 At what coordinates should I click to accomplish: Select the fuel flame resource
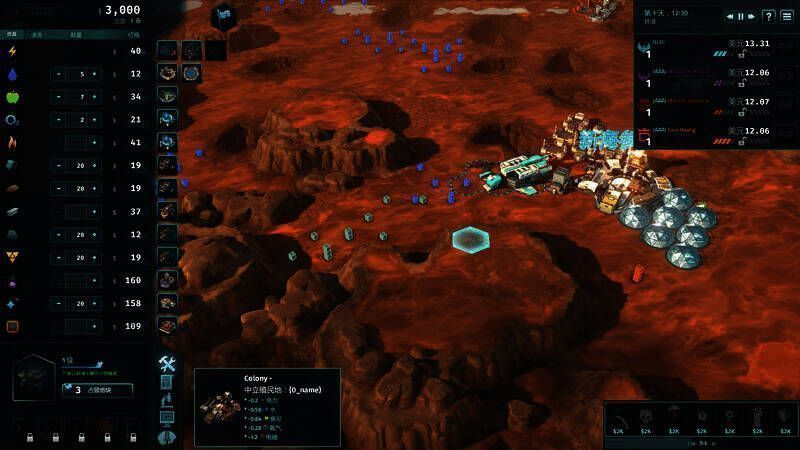tap(13, 142)
